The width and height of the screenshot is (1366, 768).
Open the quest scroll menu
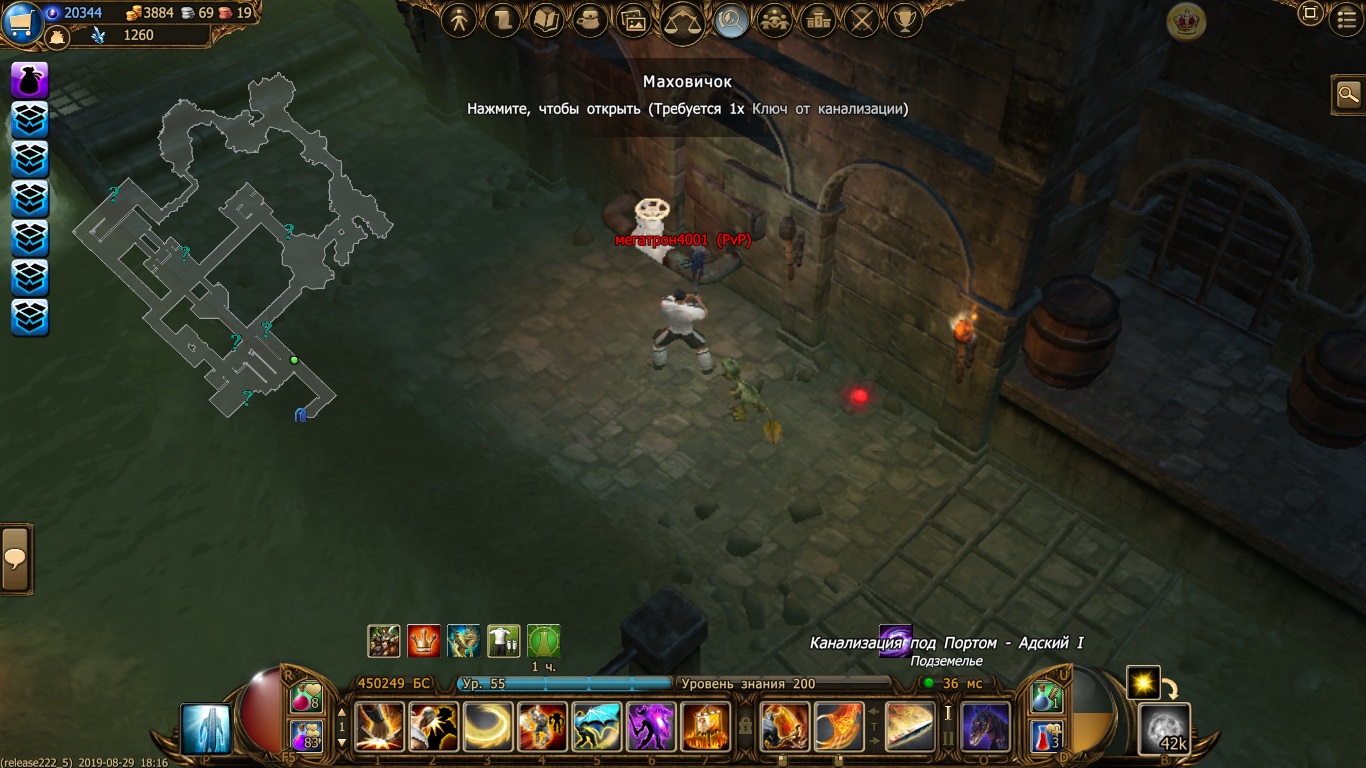click(x=503, y=20)
